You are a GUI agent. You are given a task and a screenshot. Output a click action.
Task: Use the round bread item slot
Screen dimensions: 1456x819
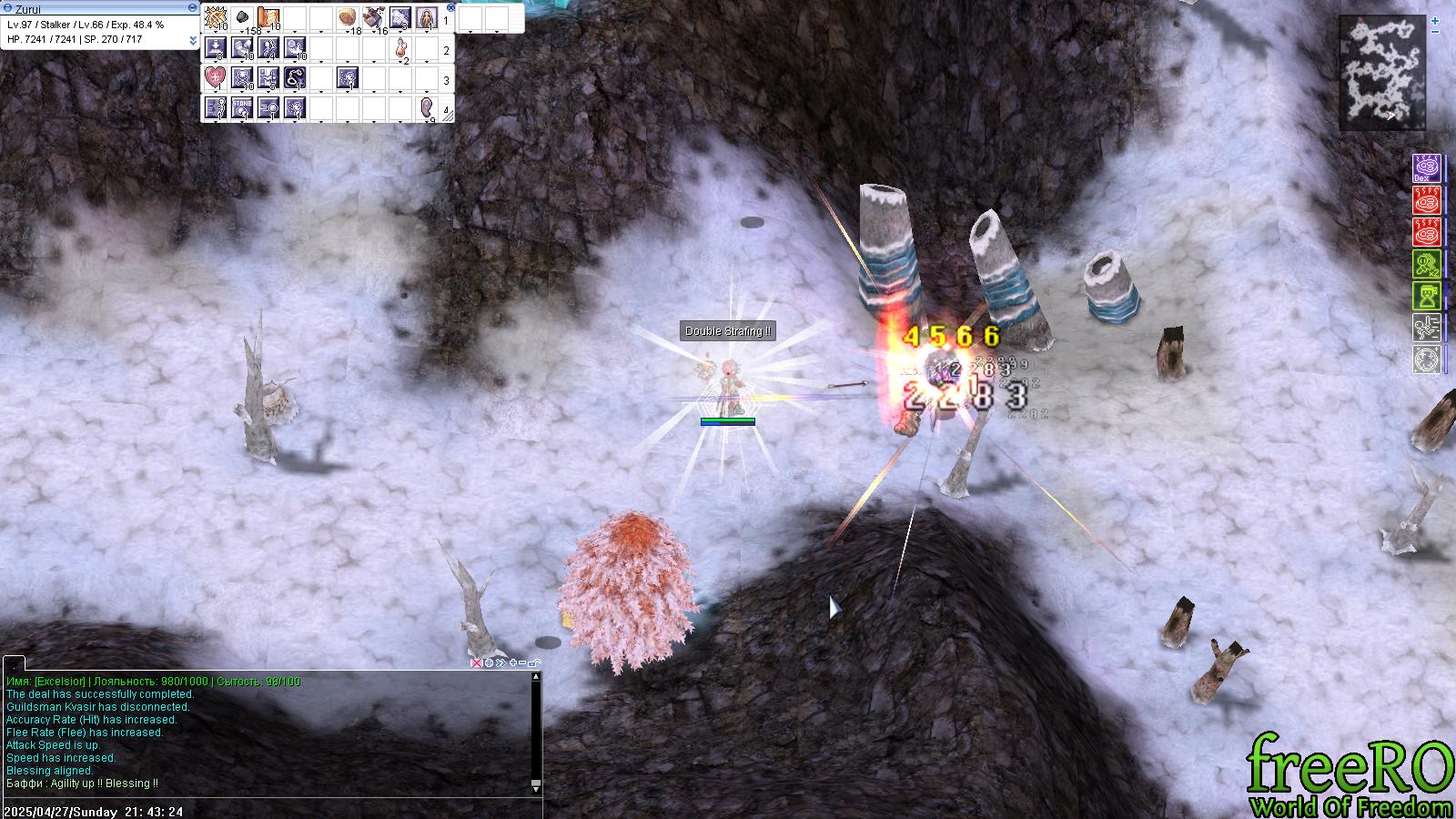[x=347, y=17]
